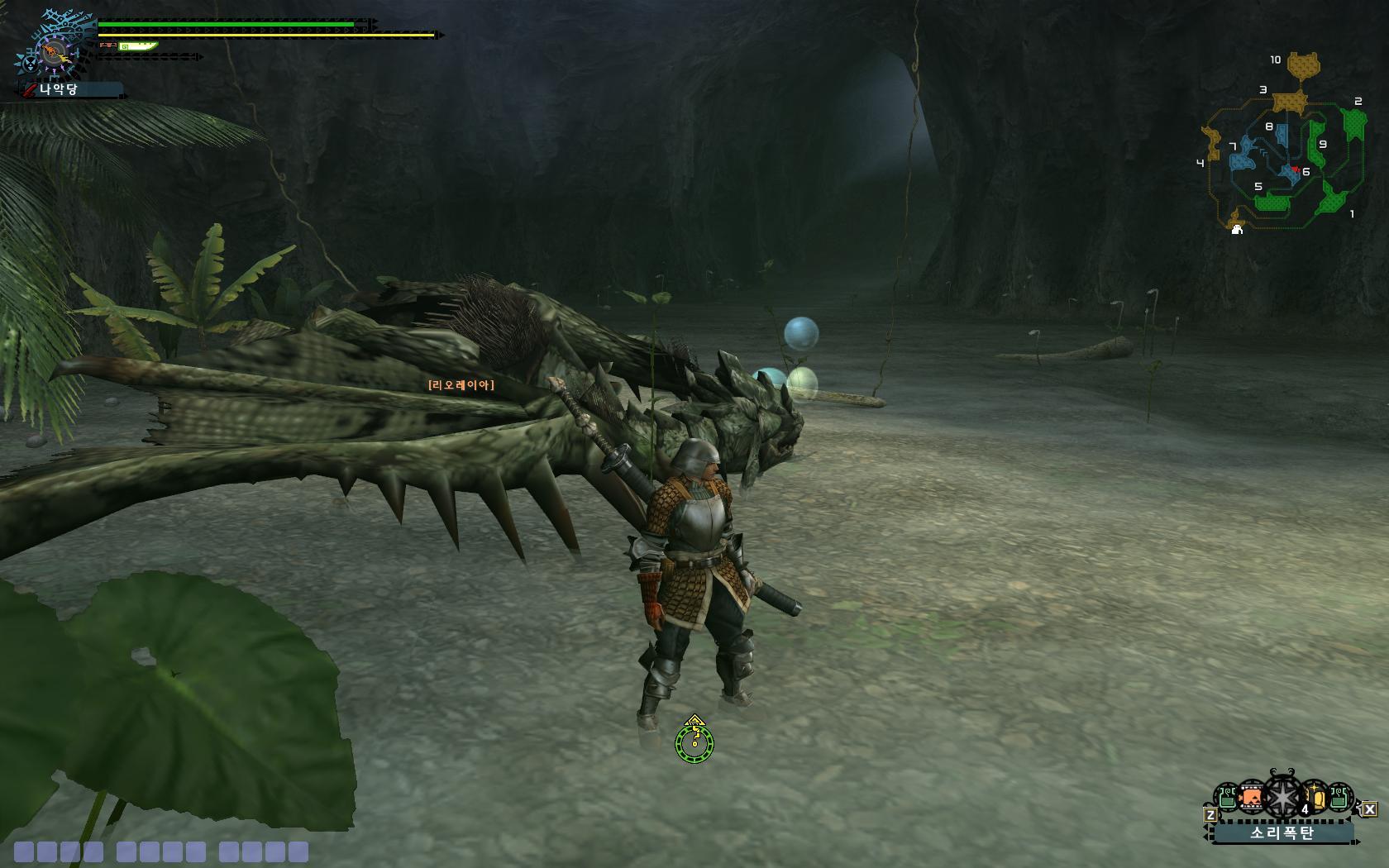Pick the green potion beside the orange item
Viewport: 1389px width, 868px height.
(x=1227, y=799)
